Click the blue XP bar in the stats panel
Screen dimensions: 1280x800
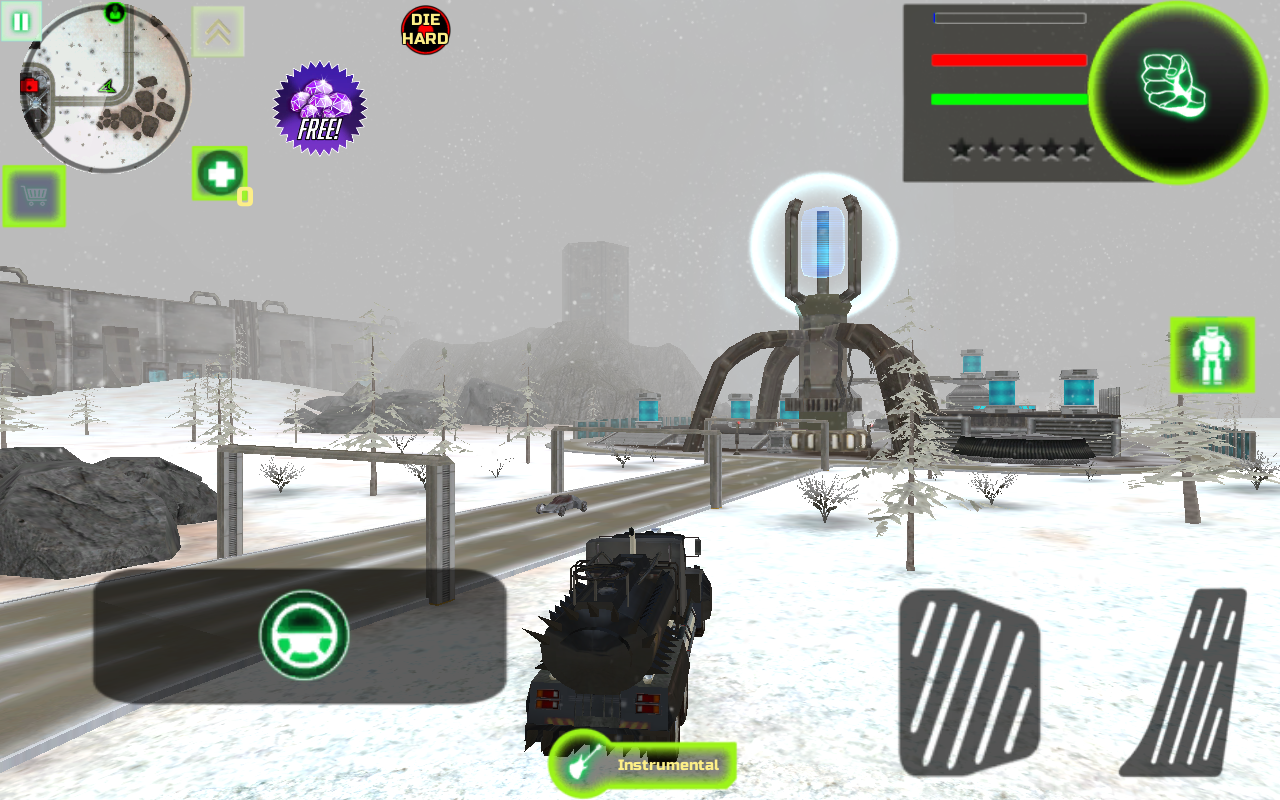click(x=1008, y=17)
